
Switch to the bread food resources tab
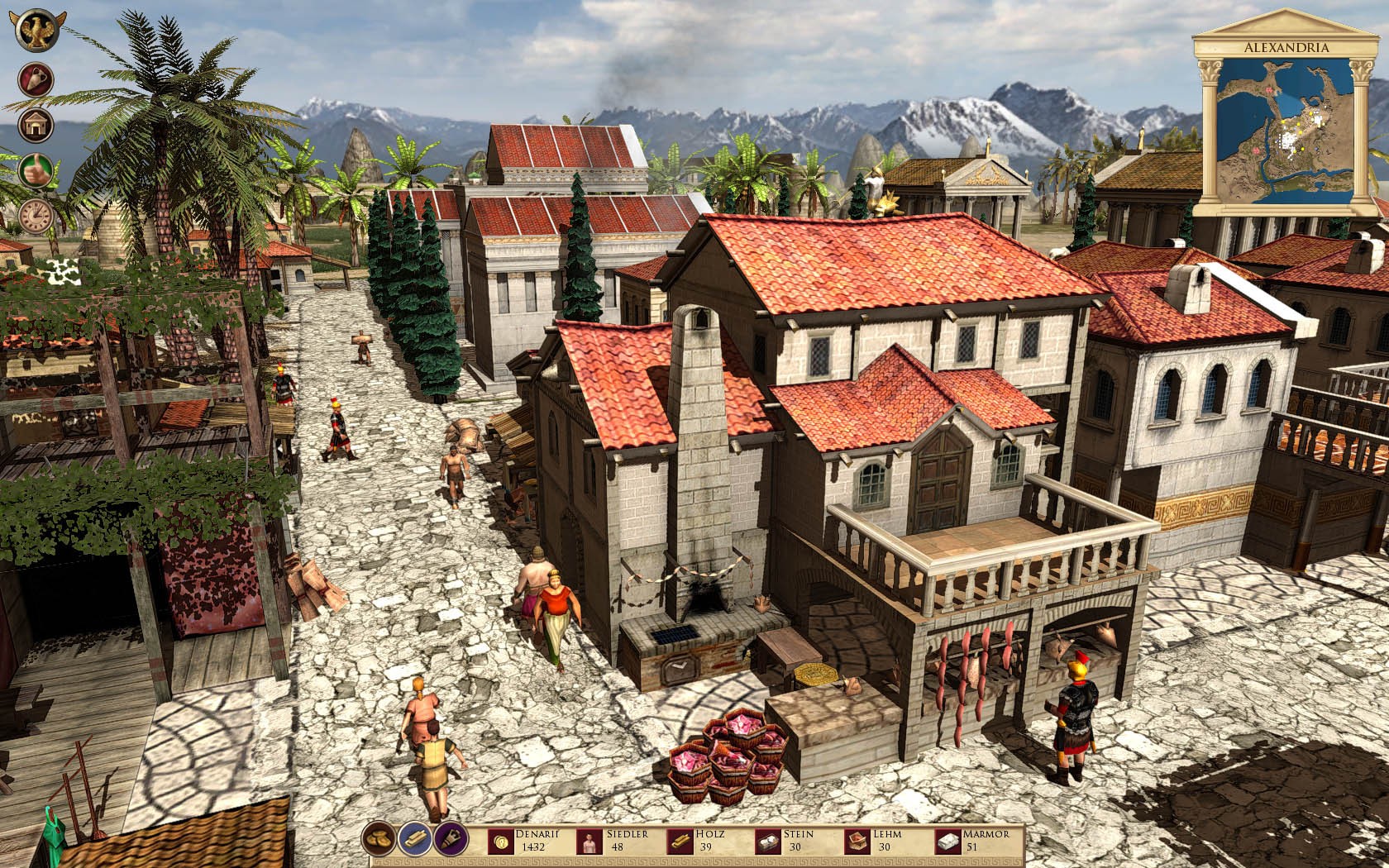(x=378, y=839)
